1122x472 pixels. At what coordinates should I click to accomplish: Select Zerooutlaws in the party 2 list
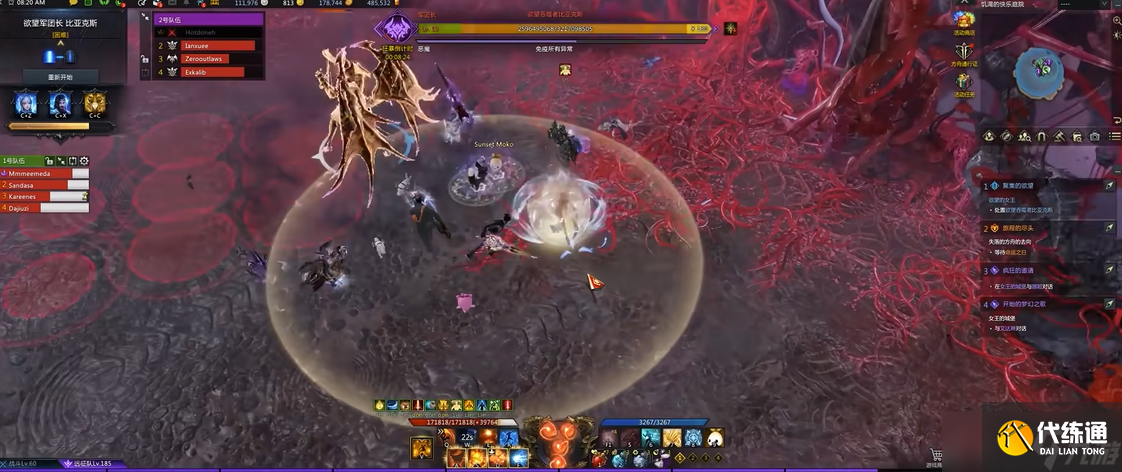click(x=217, y=59)
